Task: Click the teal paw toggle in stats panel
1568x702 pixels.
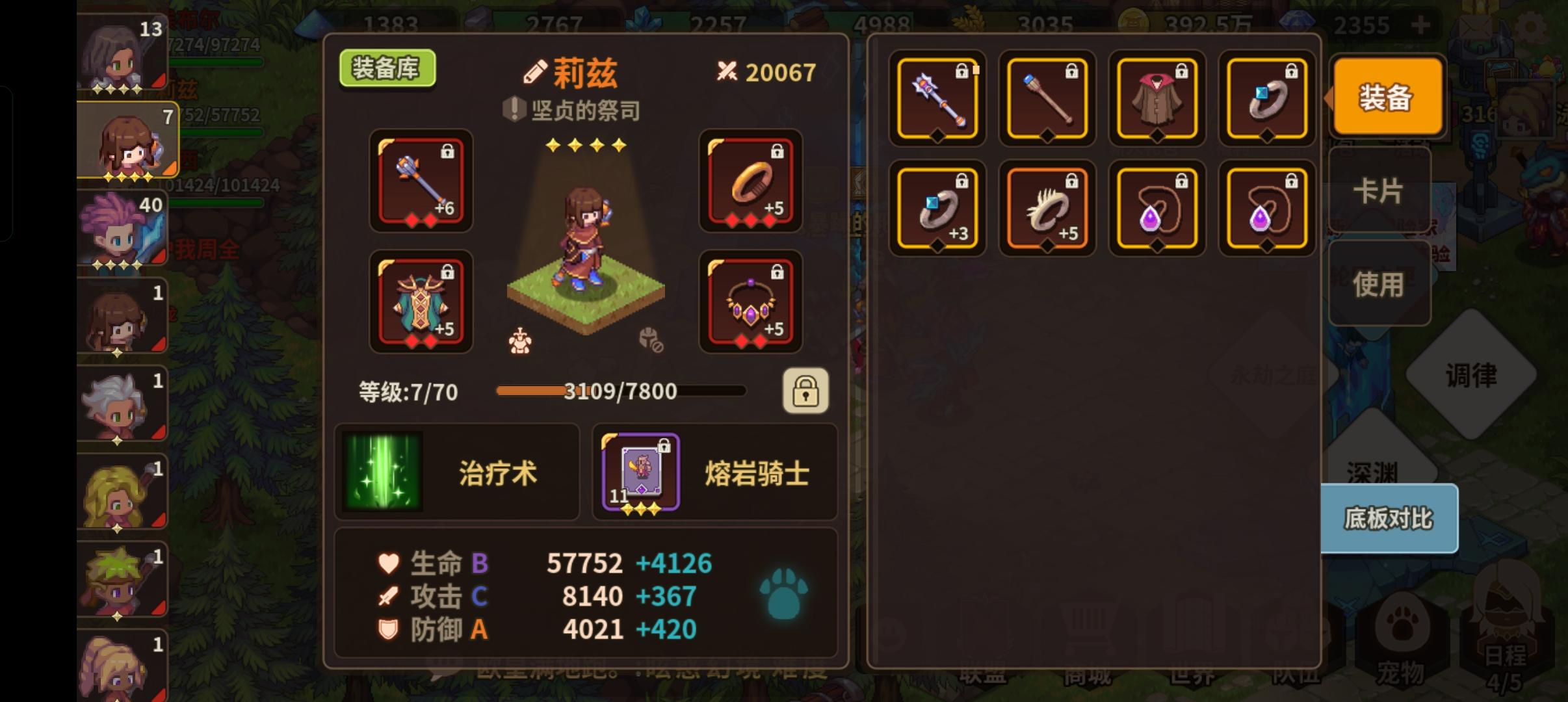Action: [784, 594]
